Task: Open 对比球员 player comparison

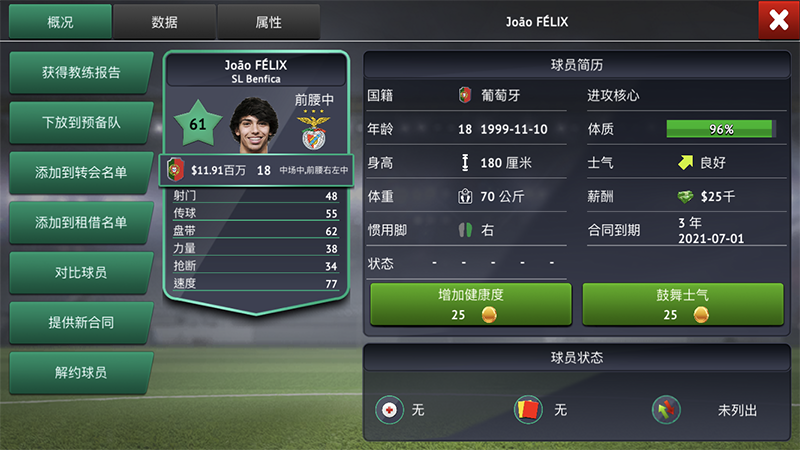Action: pos(81,273)
